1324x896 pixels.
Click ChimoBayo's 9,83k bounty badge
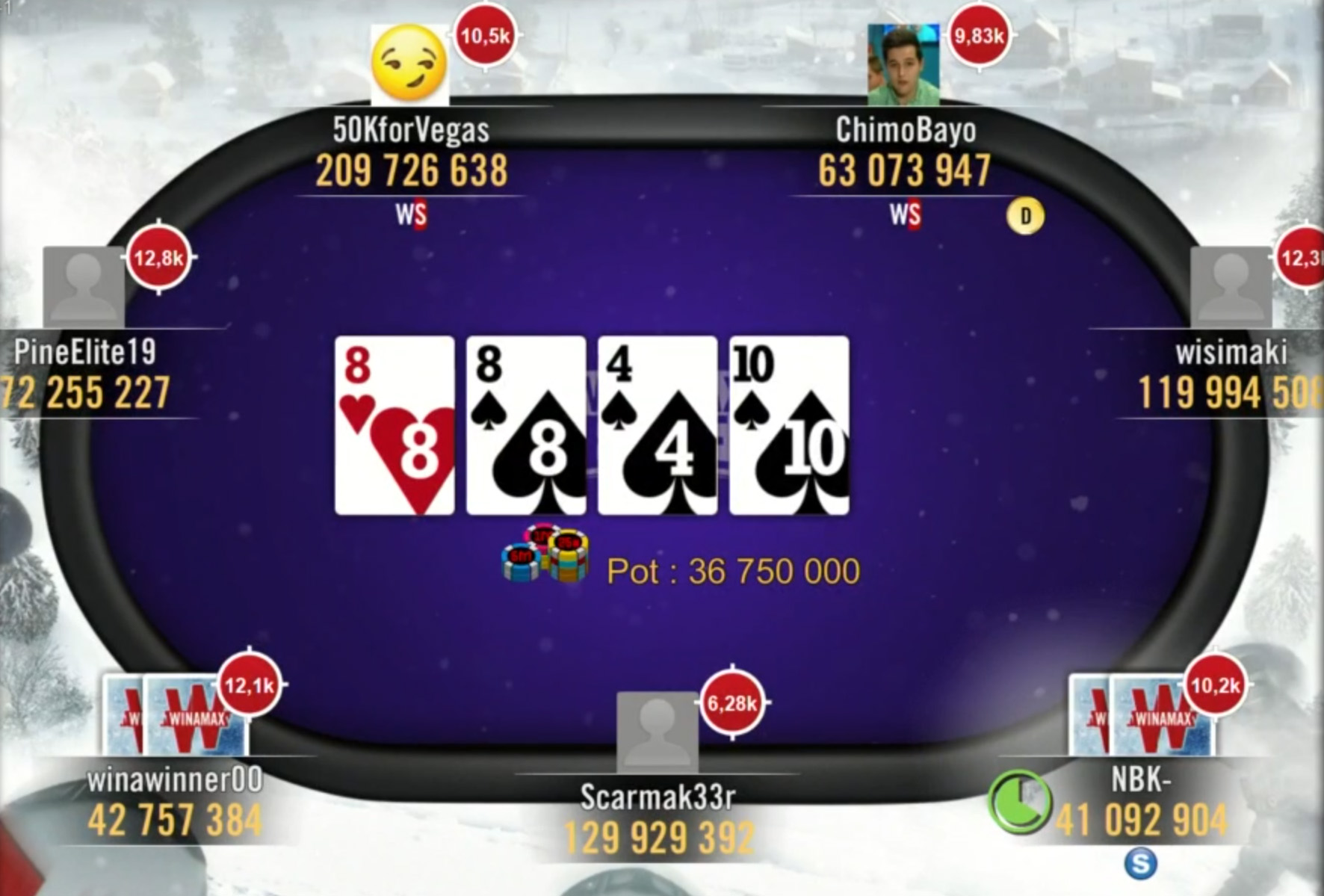pos(979,36)
